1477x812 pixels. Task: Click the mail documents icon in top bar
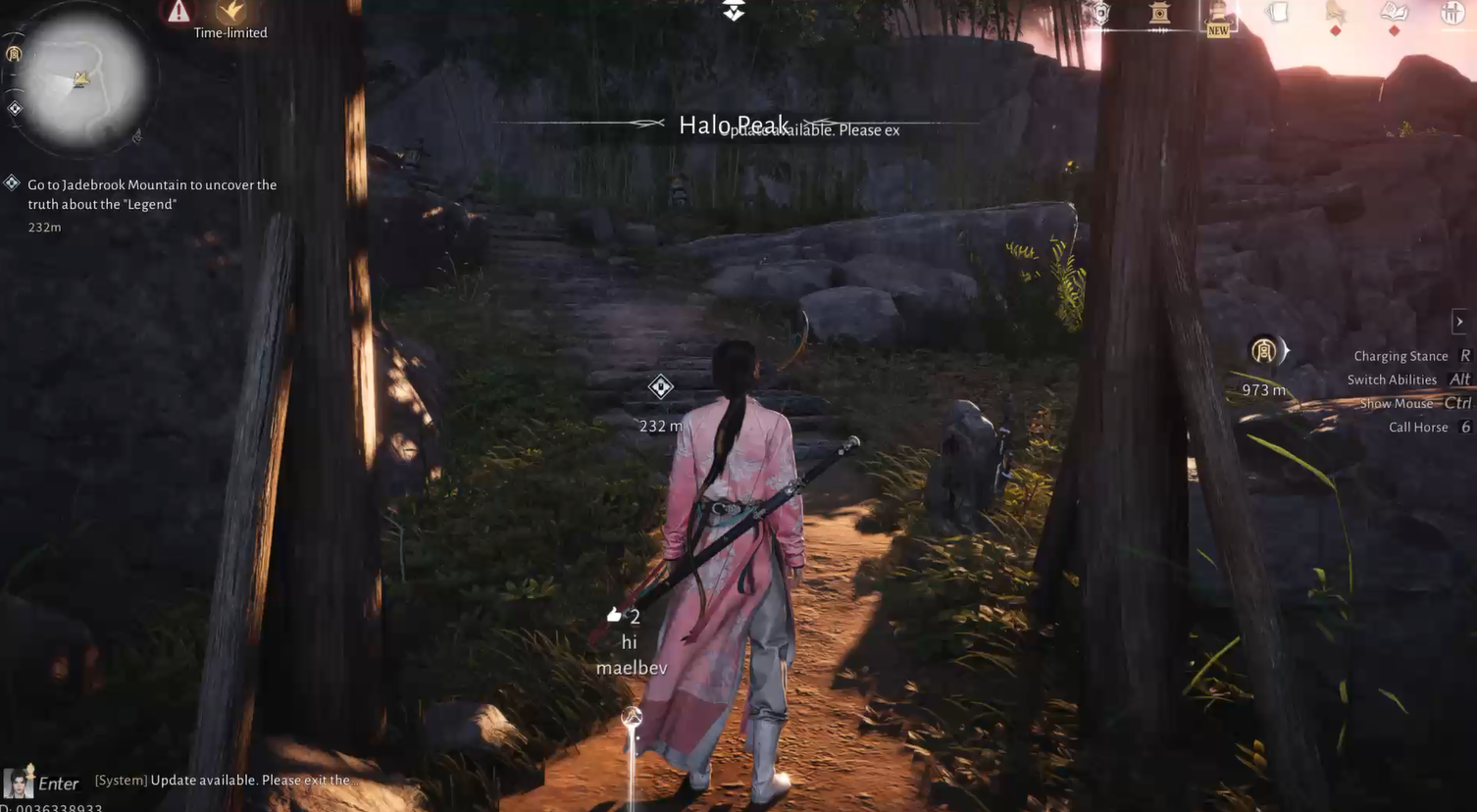tap(1277, 12)
